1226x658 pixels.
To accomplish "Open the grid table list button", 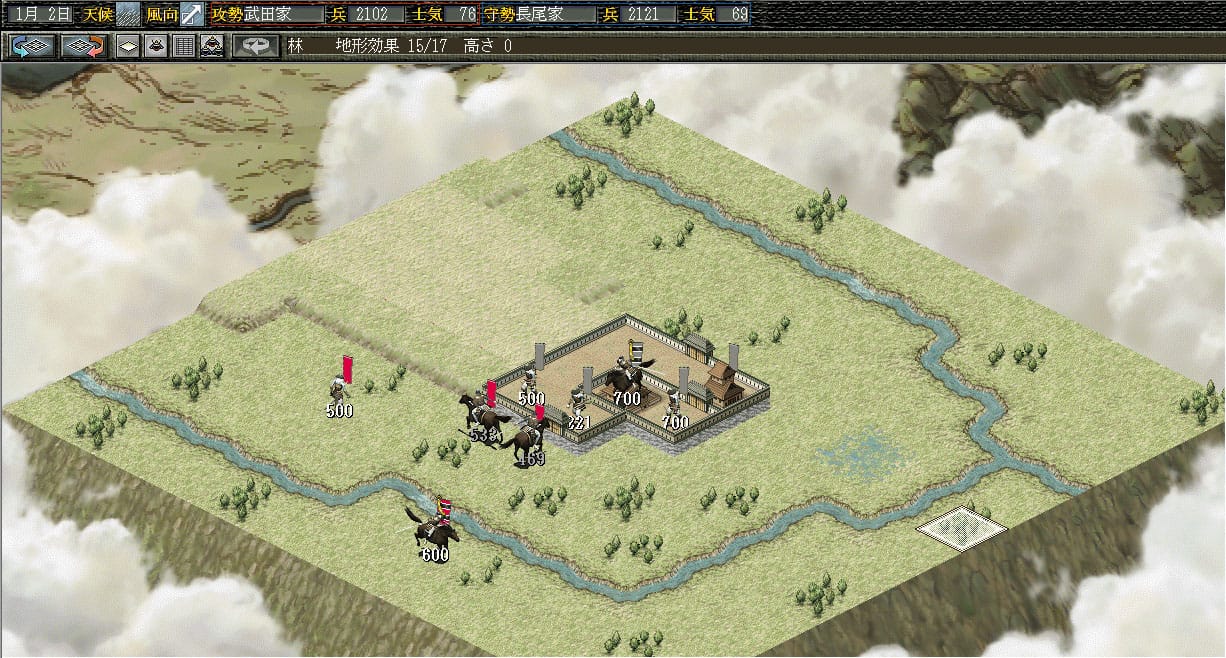I will click(x=184, y=46).
